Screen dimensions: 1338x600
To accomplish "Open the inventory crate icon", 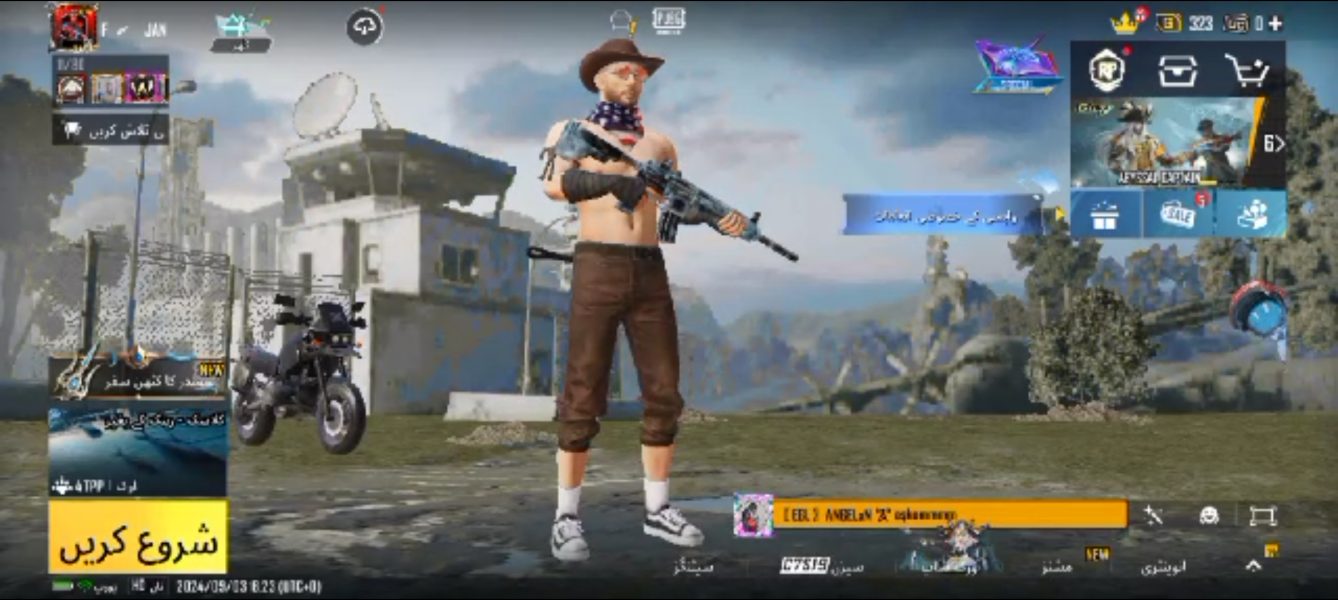I will coord(1177,70).
